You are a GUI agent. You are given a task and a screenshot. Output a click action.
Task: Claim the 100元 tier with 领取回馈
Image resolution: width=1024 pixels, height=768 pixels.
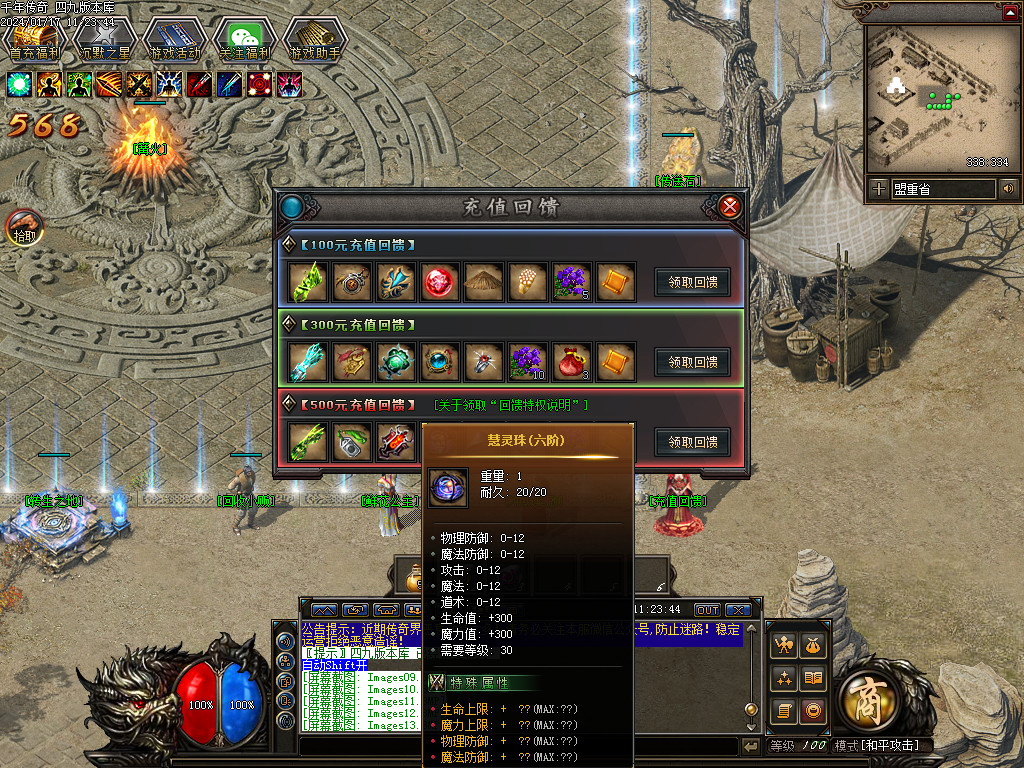[x=692, y=282]
